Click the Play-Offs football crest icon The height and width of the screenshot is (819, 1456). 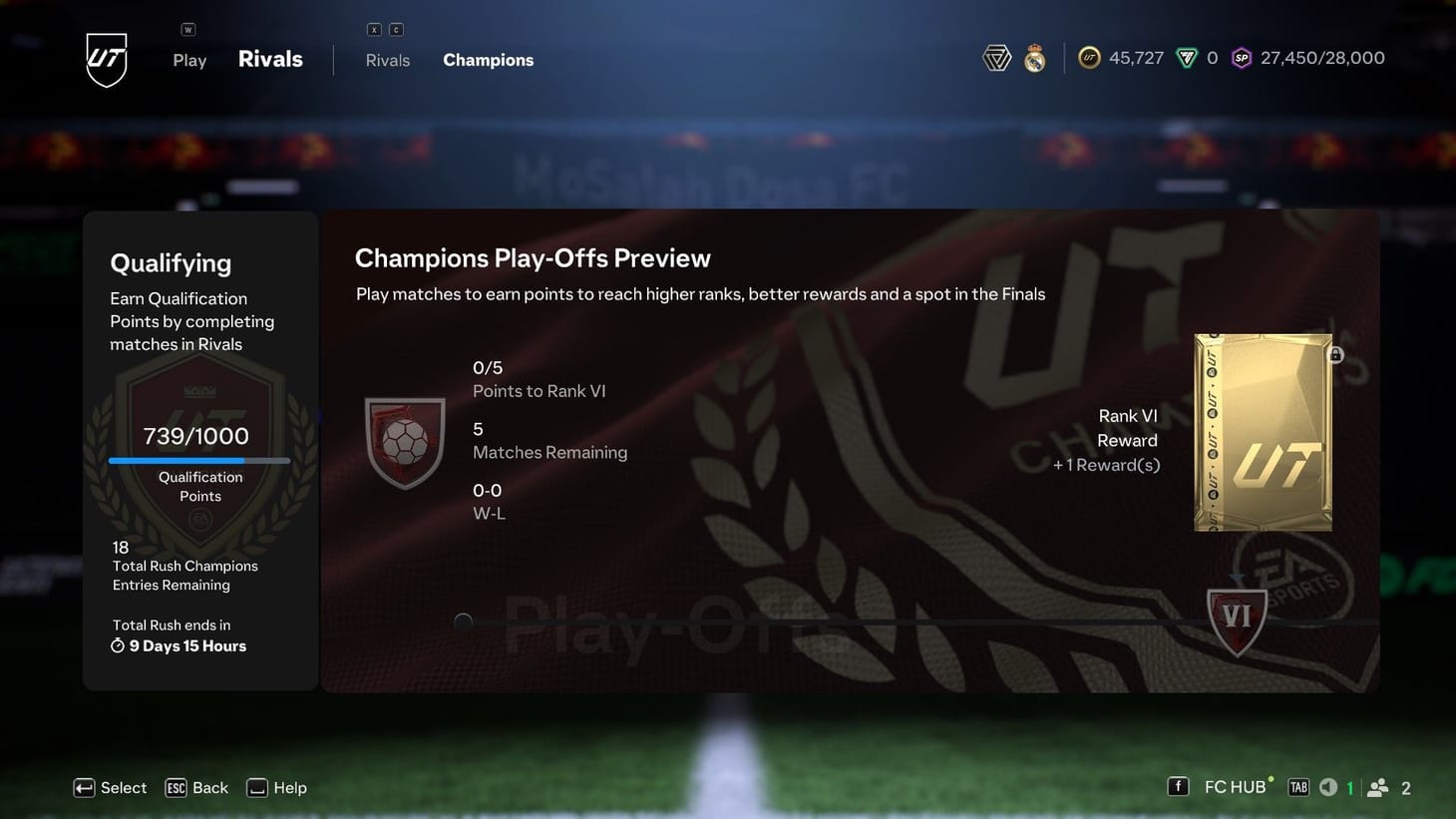(x=405, y=441)
